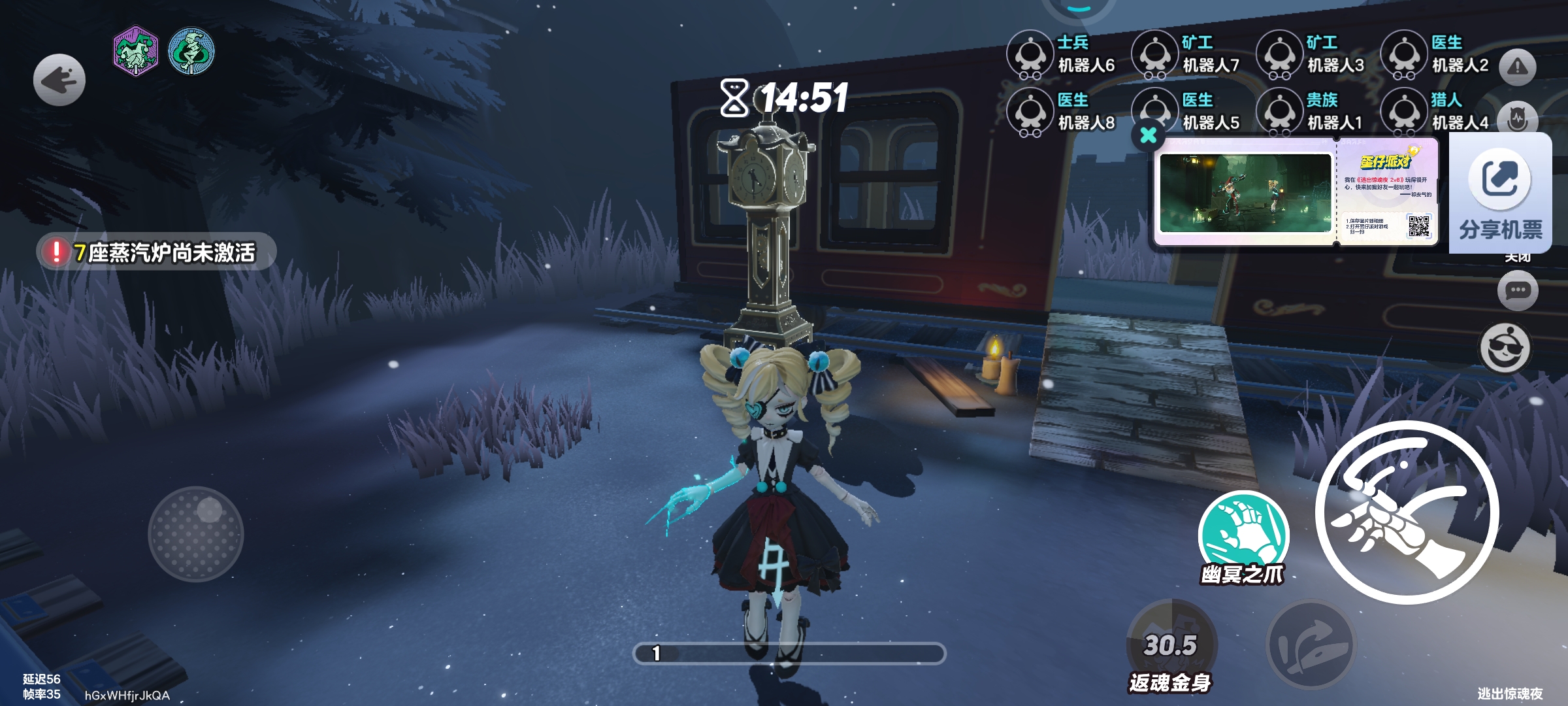
Task: Select the teal round character badge
Action: pos(191,51)
